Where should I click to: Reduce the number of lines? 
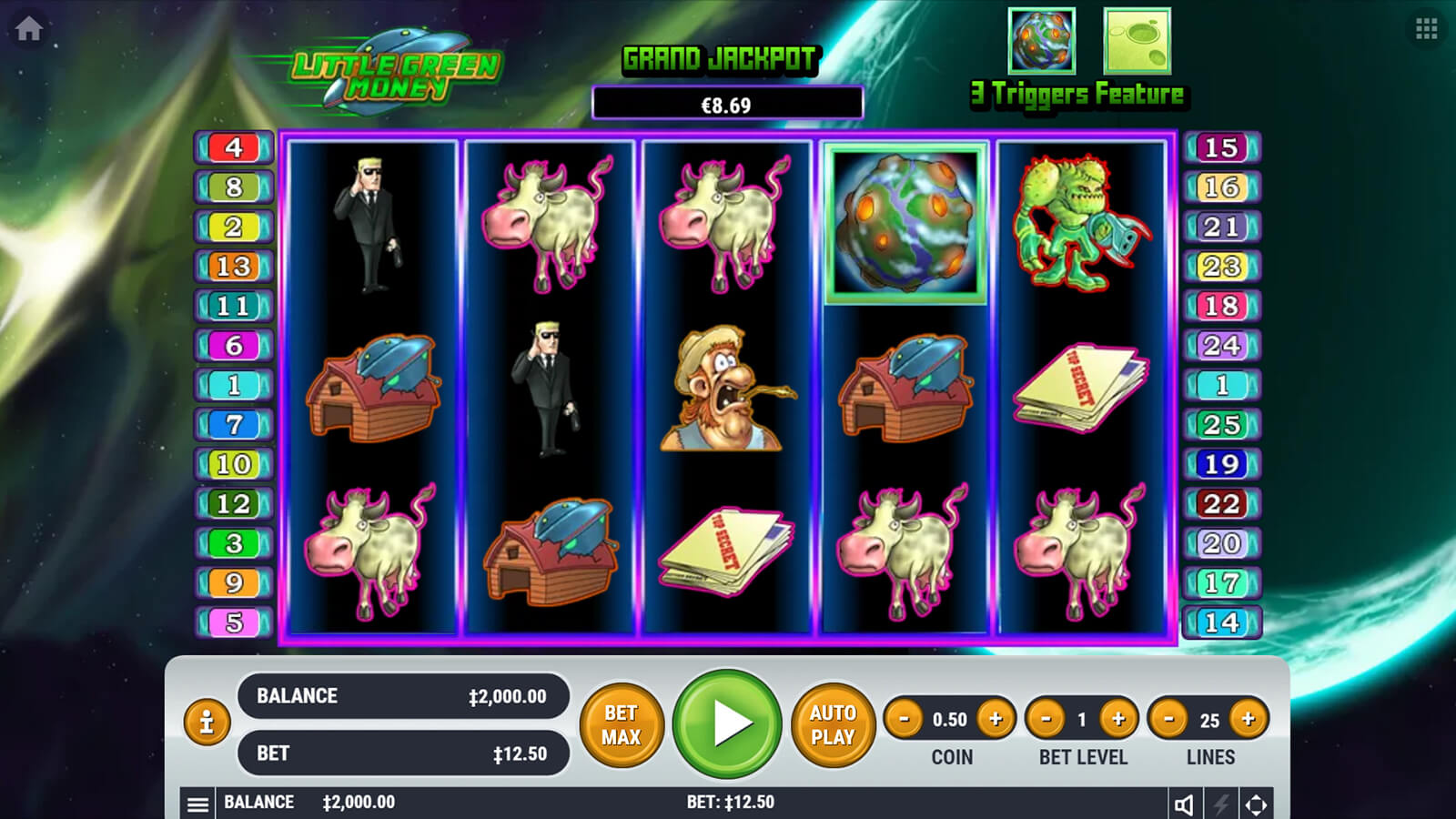coord(1169,719)
